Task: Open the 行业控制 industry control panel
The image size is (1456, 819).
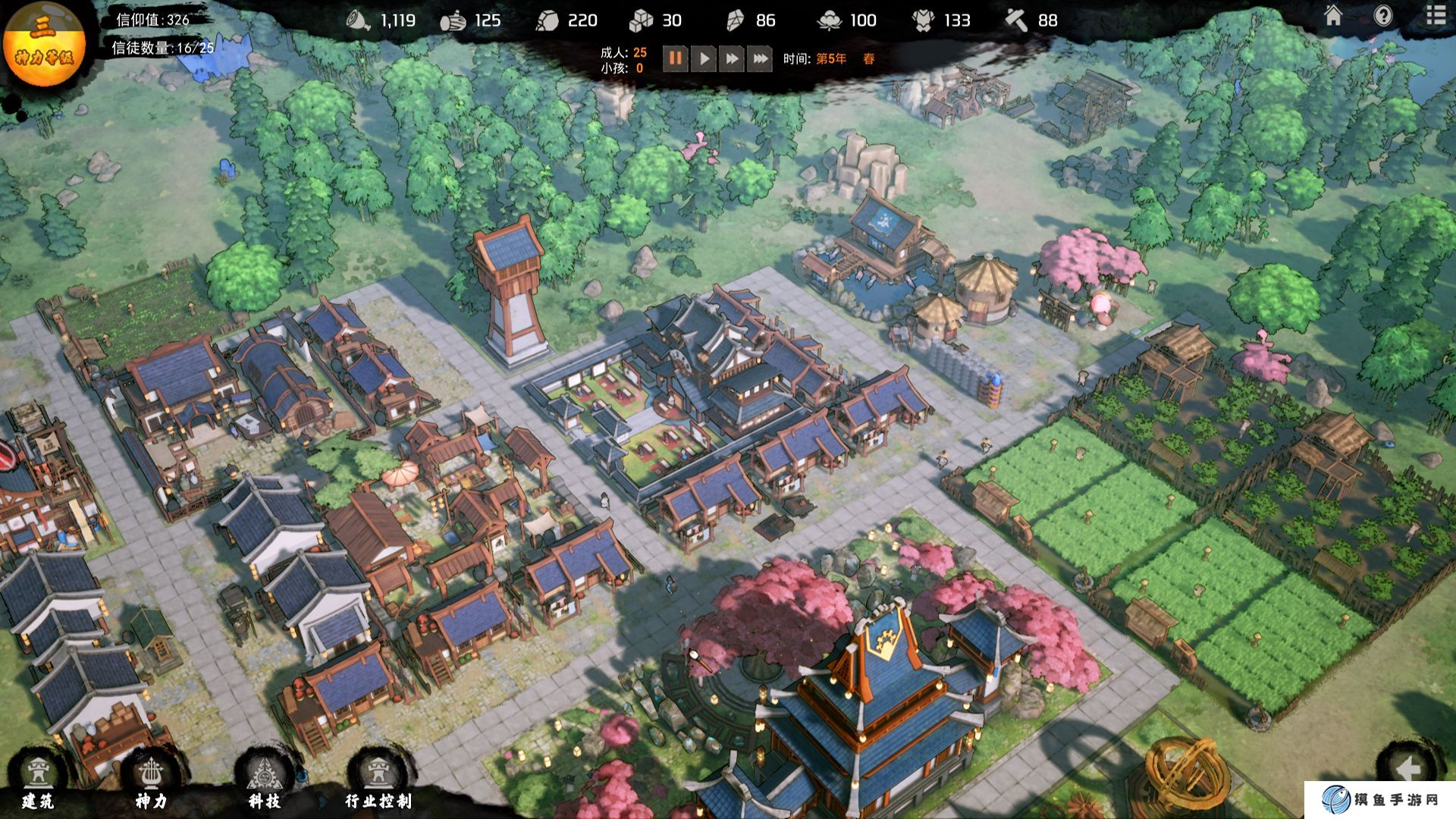Action: pos(378,780)
